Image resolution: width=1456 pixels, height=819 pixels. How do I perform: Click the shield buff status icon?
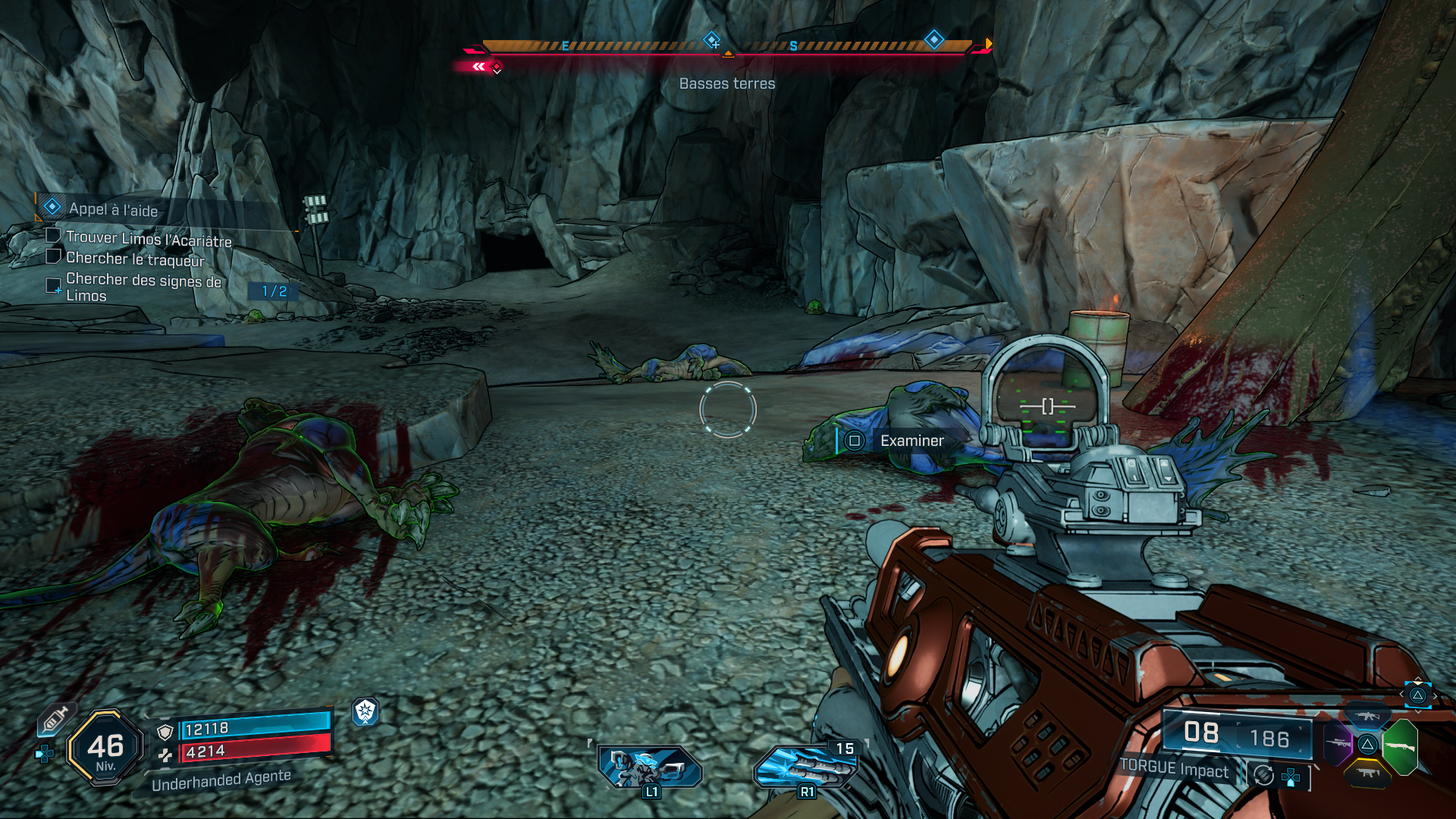tap(366, 711)
